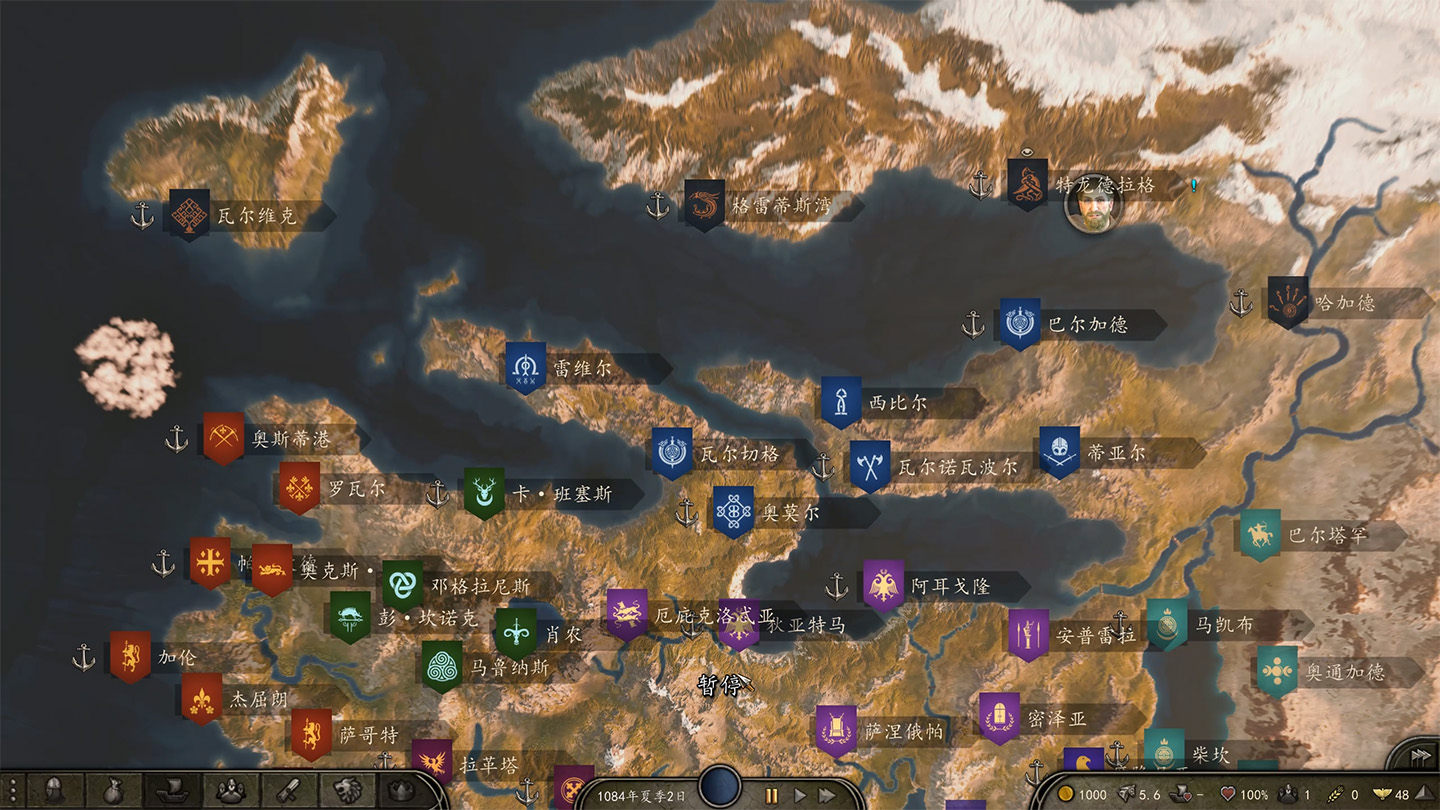This screenshot has width=1440, height=810.
Task: Start time with the play button
Action: click(x=800, y=795)
